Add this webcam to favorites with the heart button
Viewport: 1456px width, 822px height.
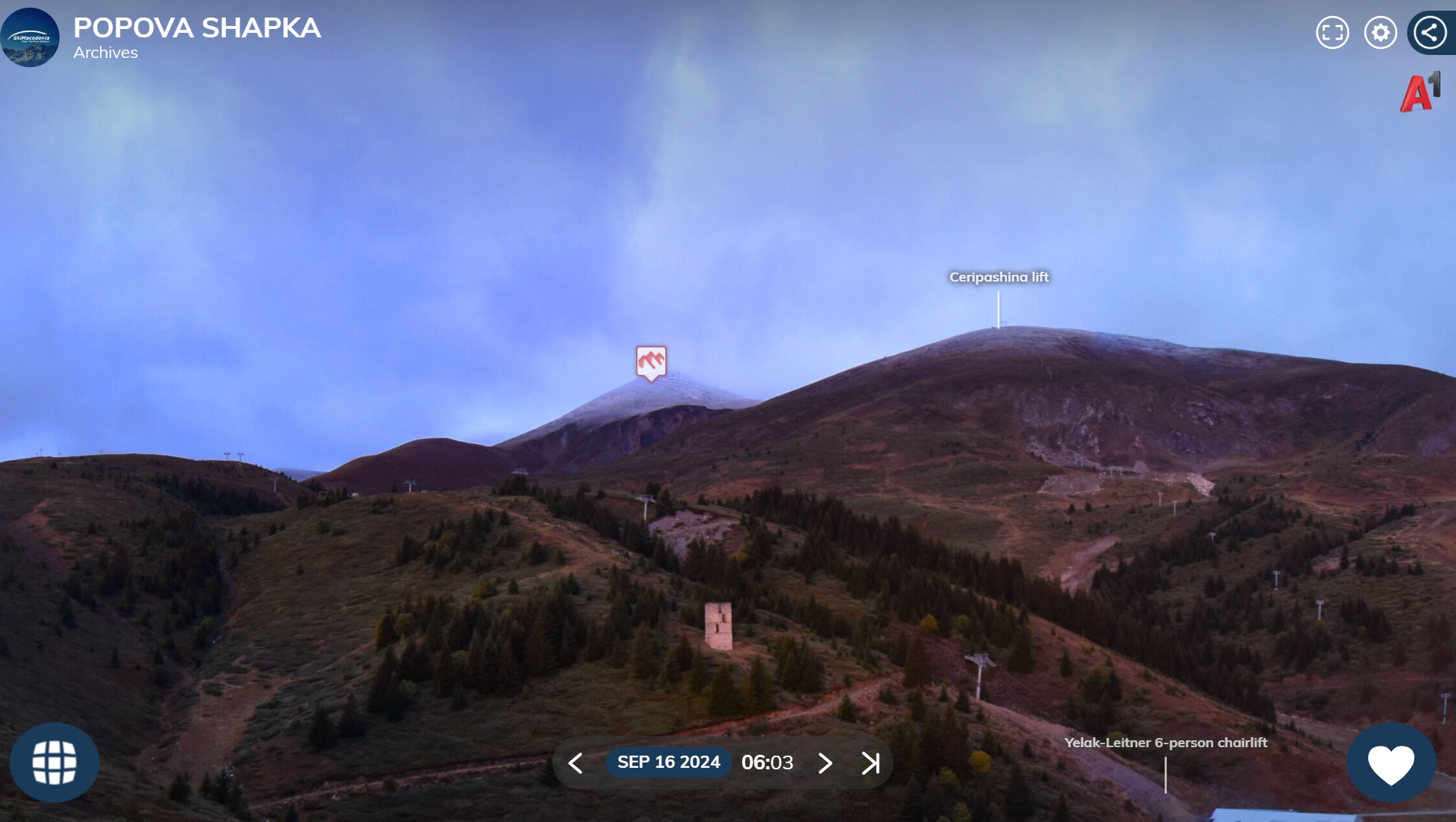(x=1390, y=763)
